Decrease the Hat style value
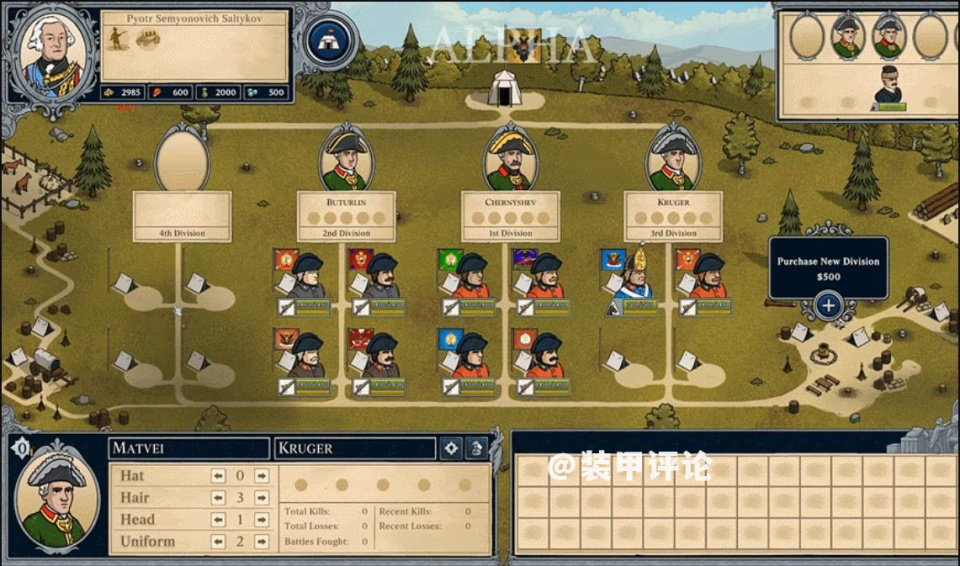This screenshot has height=566, width=960. 218,476
